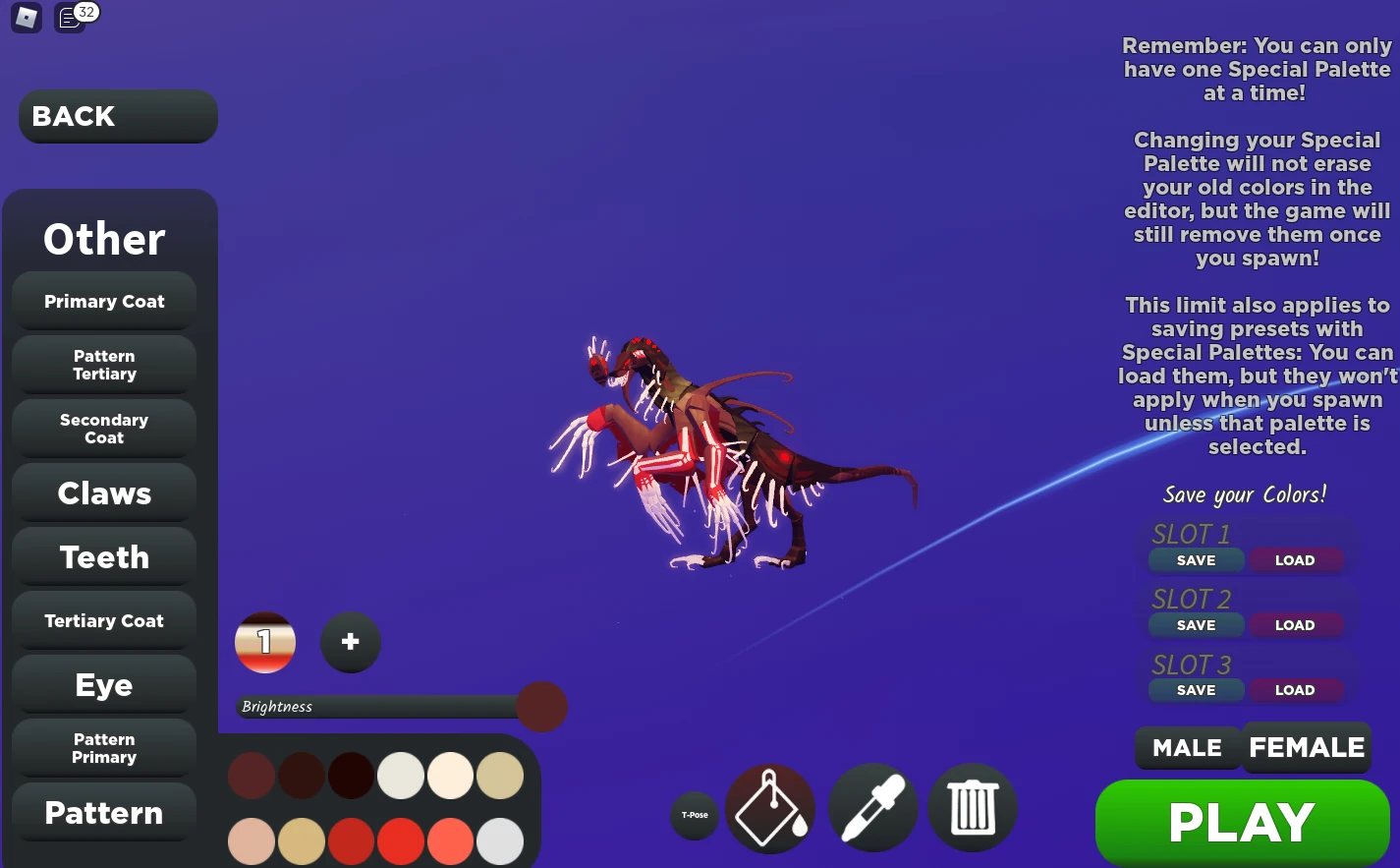Expand the Eye color options
The image size is (1400, 868).
click(x=103, y=684)
